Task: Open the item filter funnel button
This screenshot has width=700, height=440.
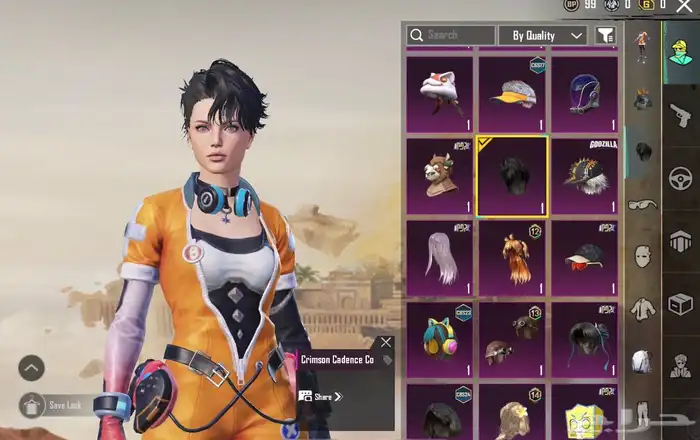Action: tap(606, 35)
